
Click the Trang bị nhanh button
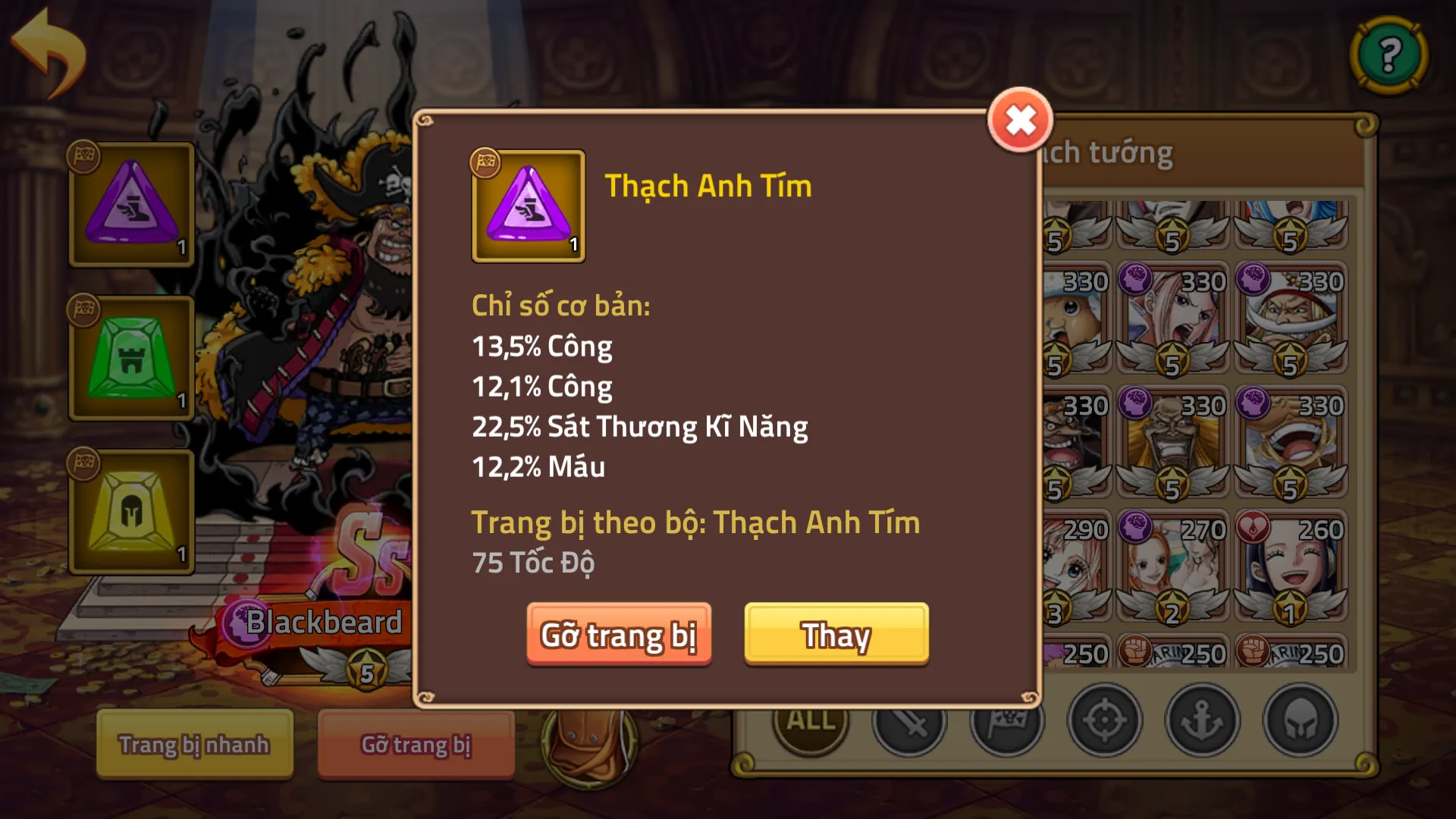point(193,745)
